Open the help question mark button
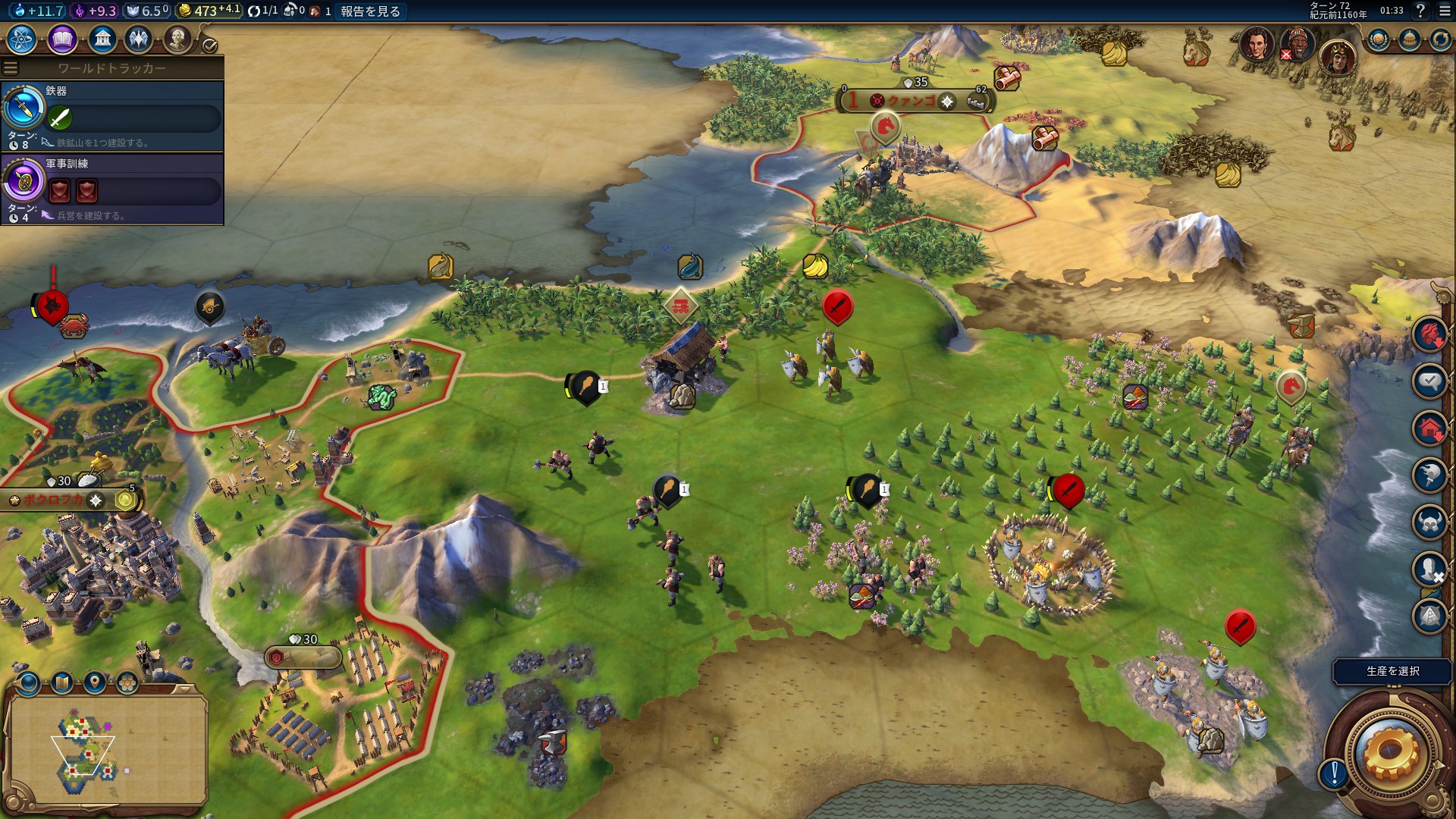1456x819 pixels. [1420, 11]
